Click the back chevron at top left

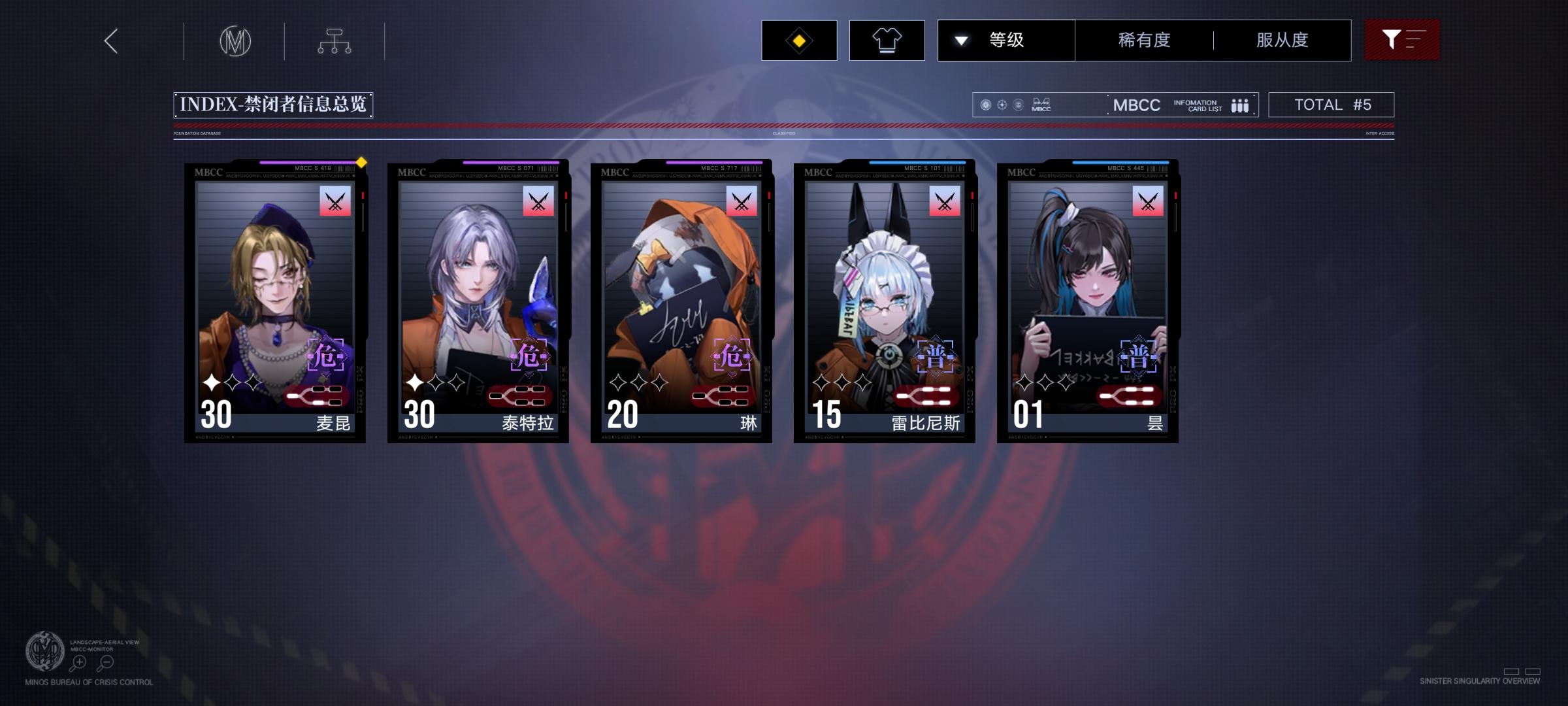click(x=110, y=40)
